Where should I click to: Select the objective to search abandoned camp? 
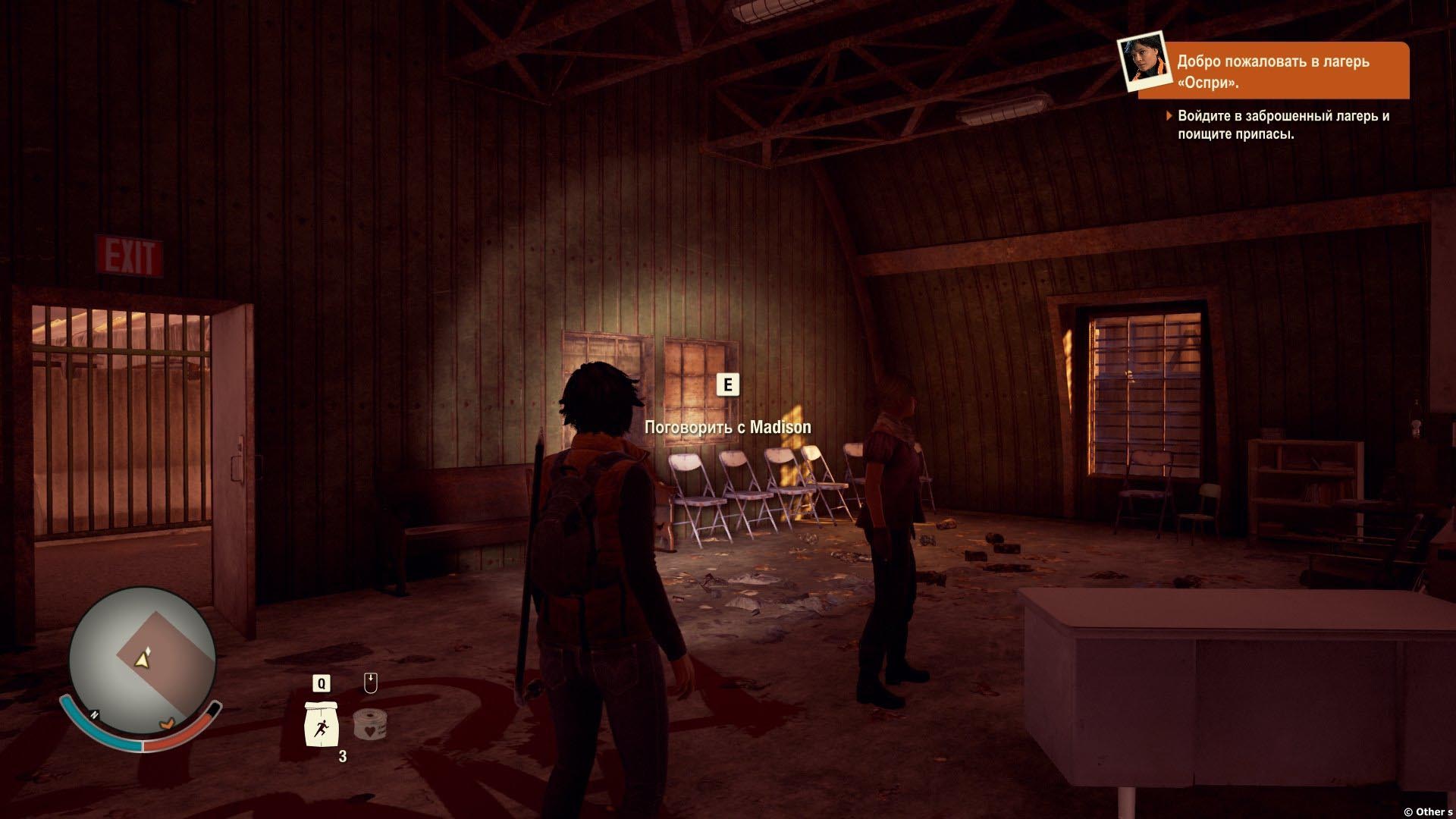click(1282, 125)
